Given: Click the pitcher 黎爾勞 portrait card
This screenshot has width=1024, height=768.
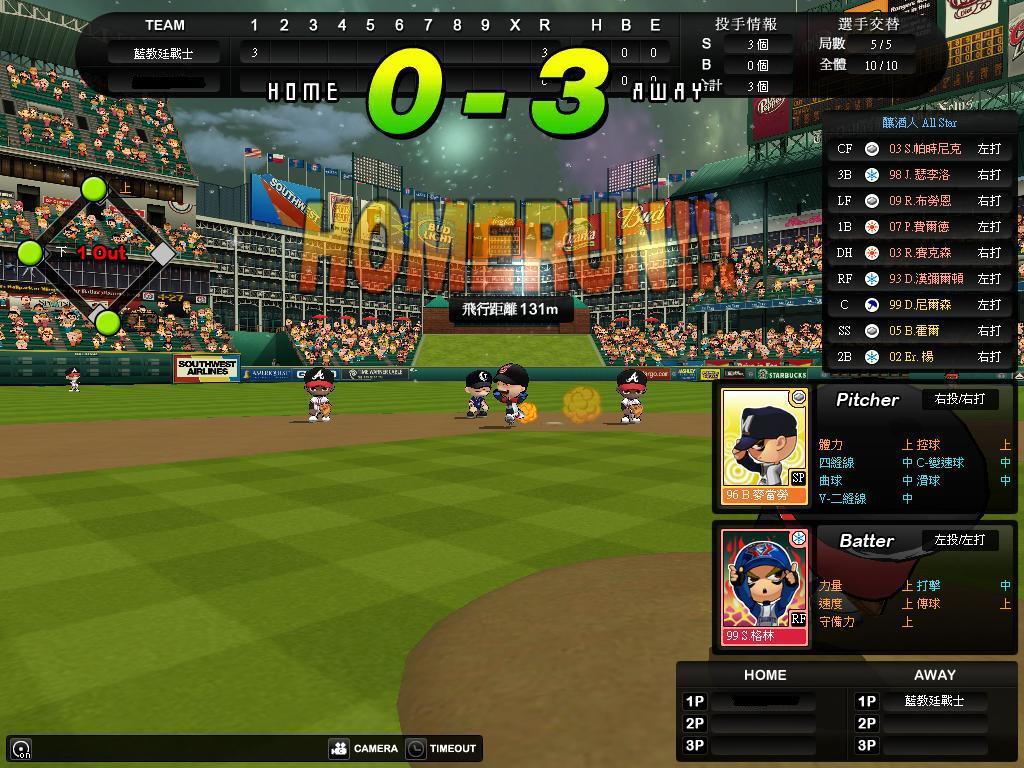Looking at the screenshot, I should 765,446.
